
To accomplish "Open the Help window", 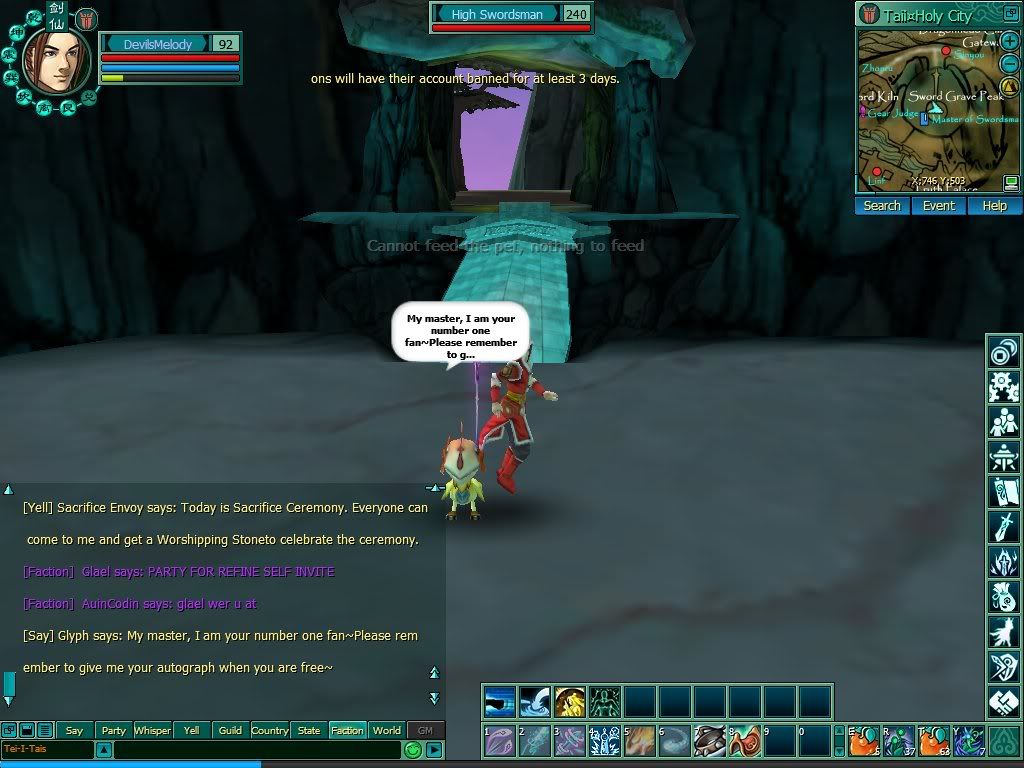I will [994, 206].
